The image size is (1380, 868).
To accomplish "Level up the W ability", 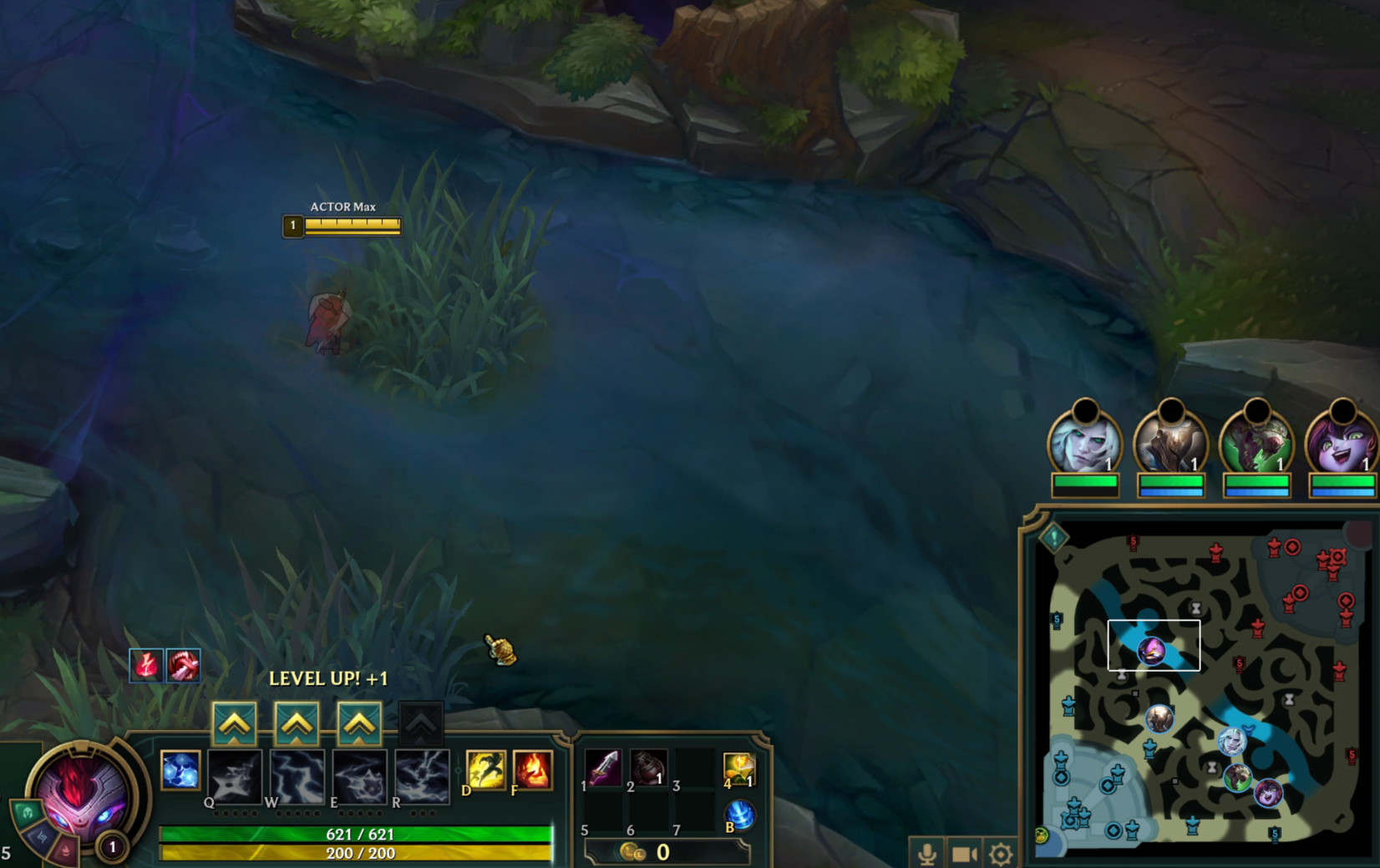I will (x=297, y=723).
